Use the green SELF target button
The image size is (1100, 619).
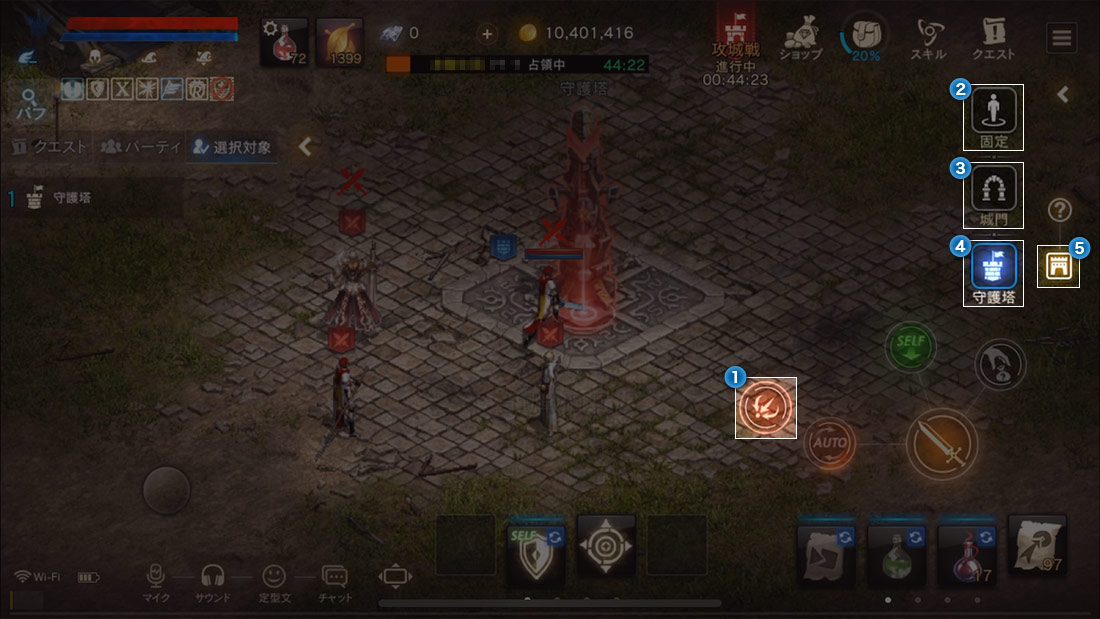tap(910, 346)
